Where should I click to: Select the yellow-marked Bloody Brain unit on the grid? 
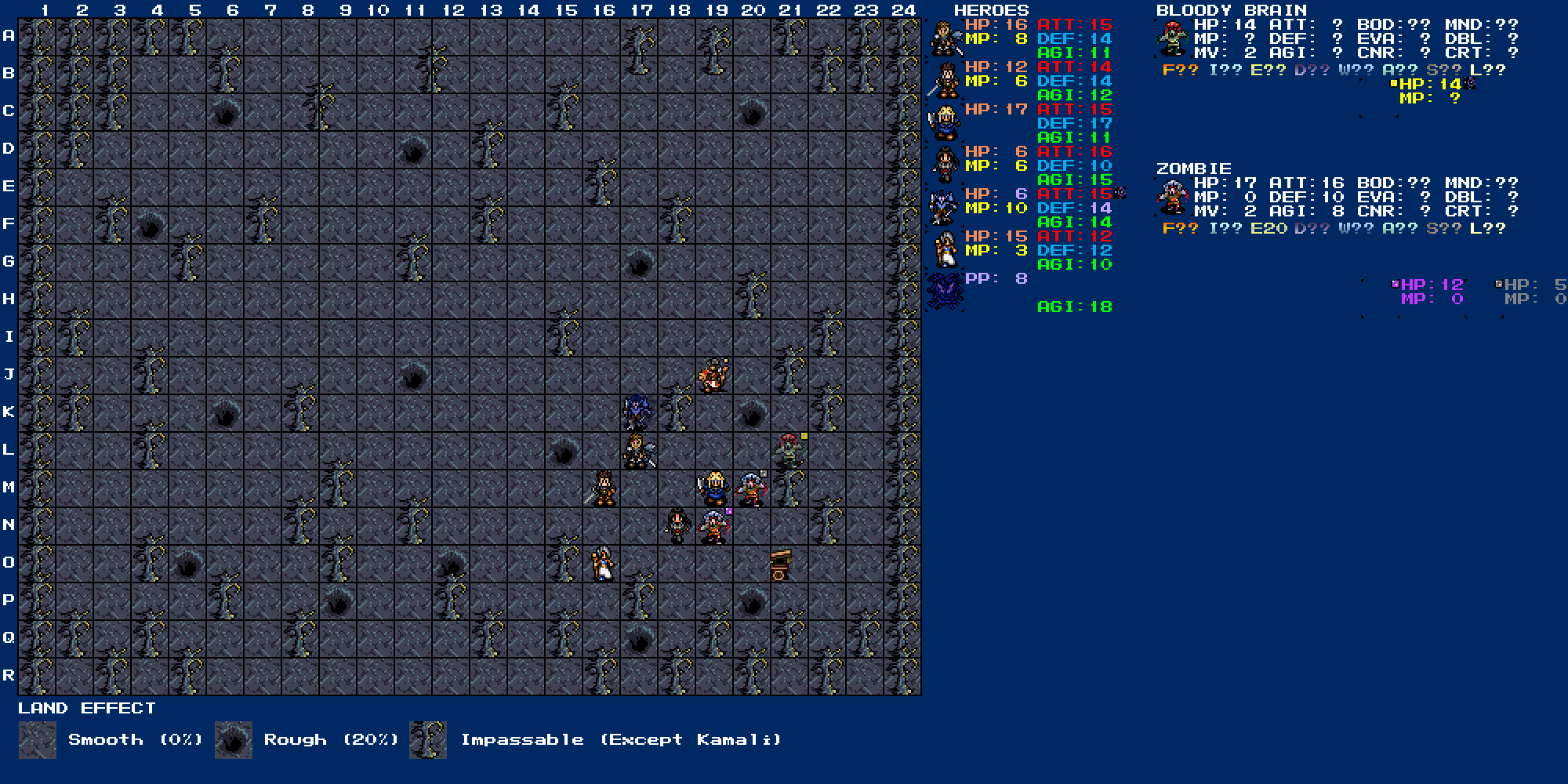click(789, 451)
